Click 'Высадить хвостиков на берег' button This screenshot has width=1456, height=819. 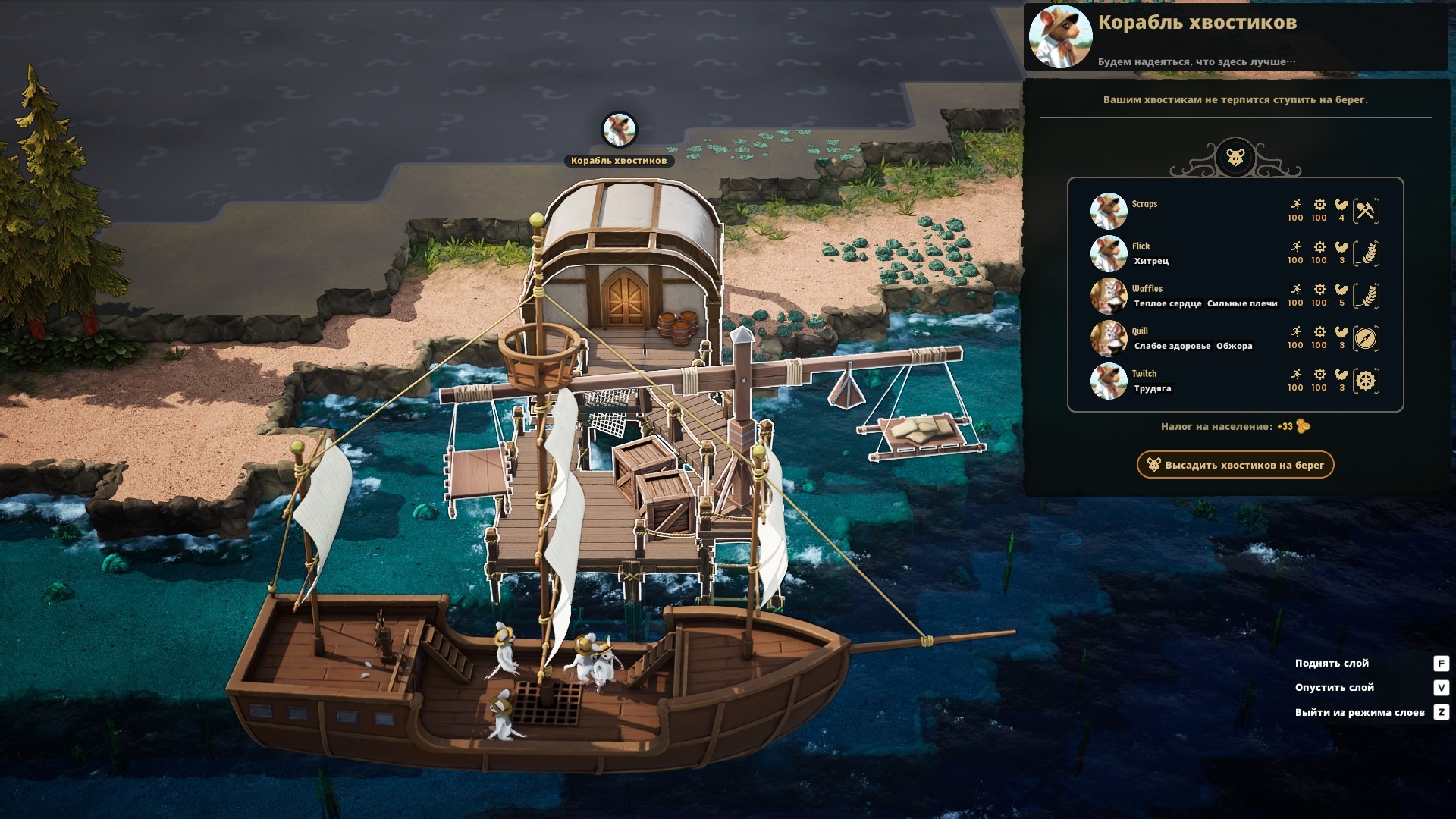1235,465
